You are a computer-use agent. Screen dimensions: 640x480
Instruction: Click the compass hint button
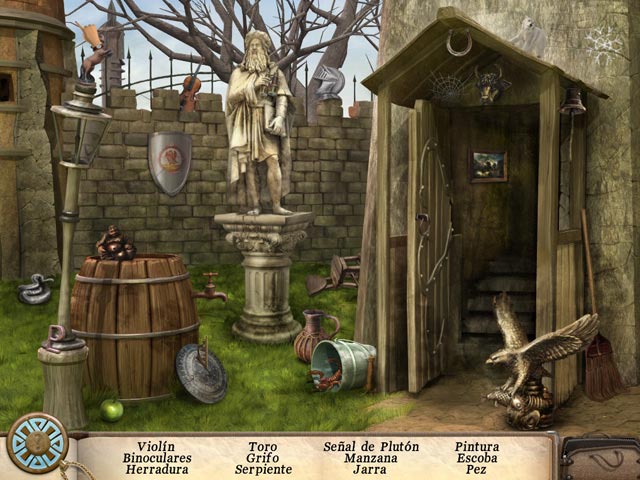tap(37, 442)
